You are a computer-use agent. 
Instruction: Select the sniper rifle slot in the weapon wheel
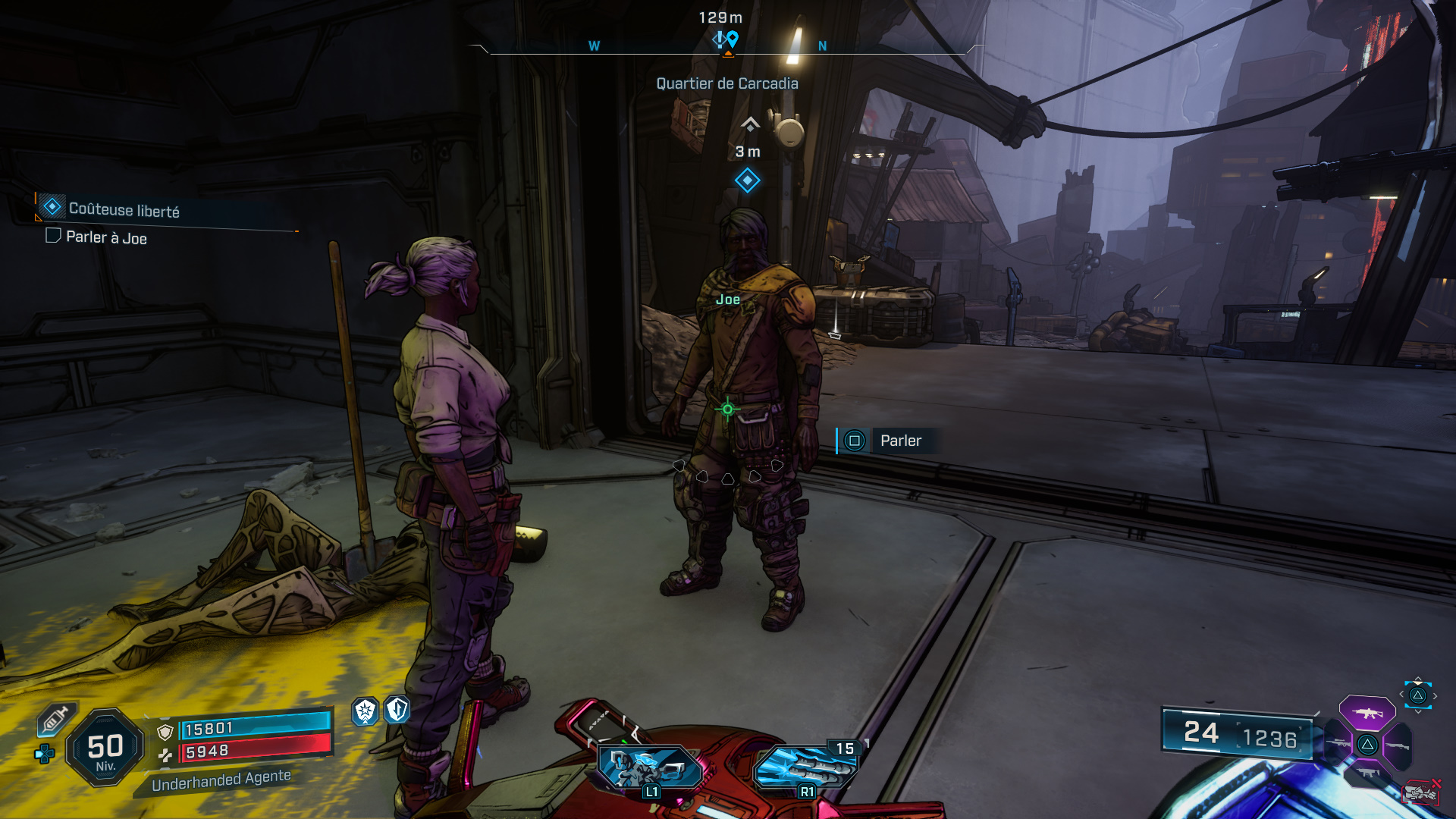1338,744
